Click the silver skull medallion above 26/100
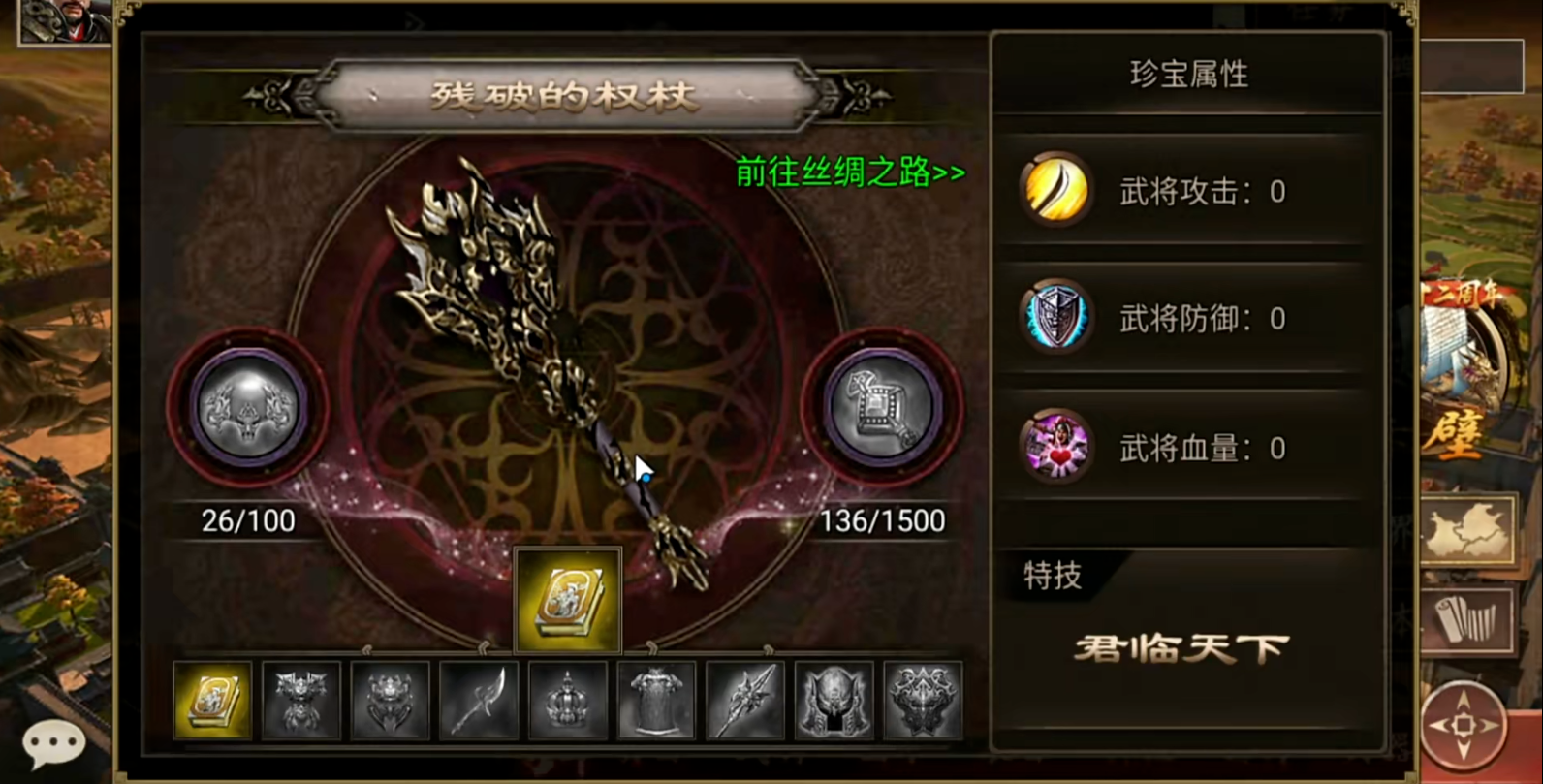Viewport: 1543px width, 784px height. pyautogui.click(x=248, y=411)
